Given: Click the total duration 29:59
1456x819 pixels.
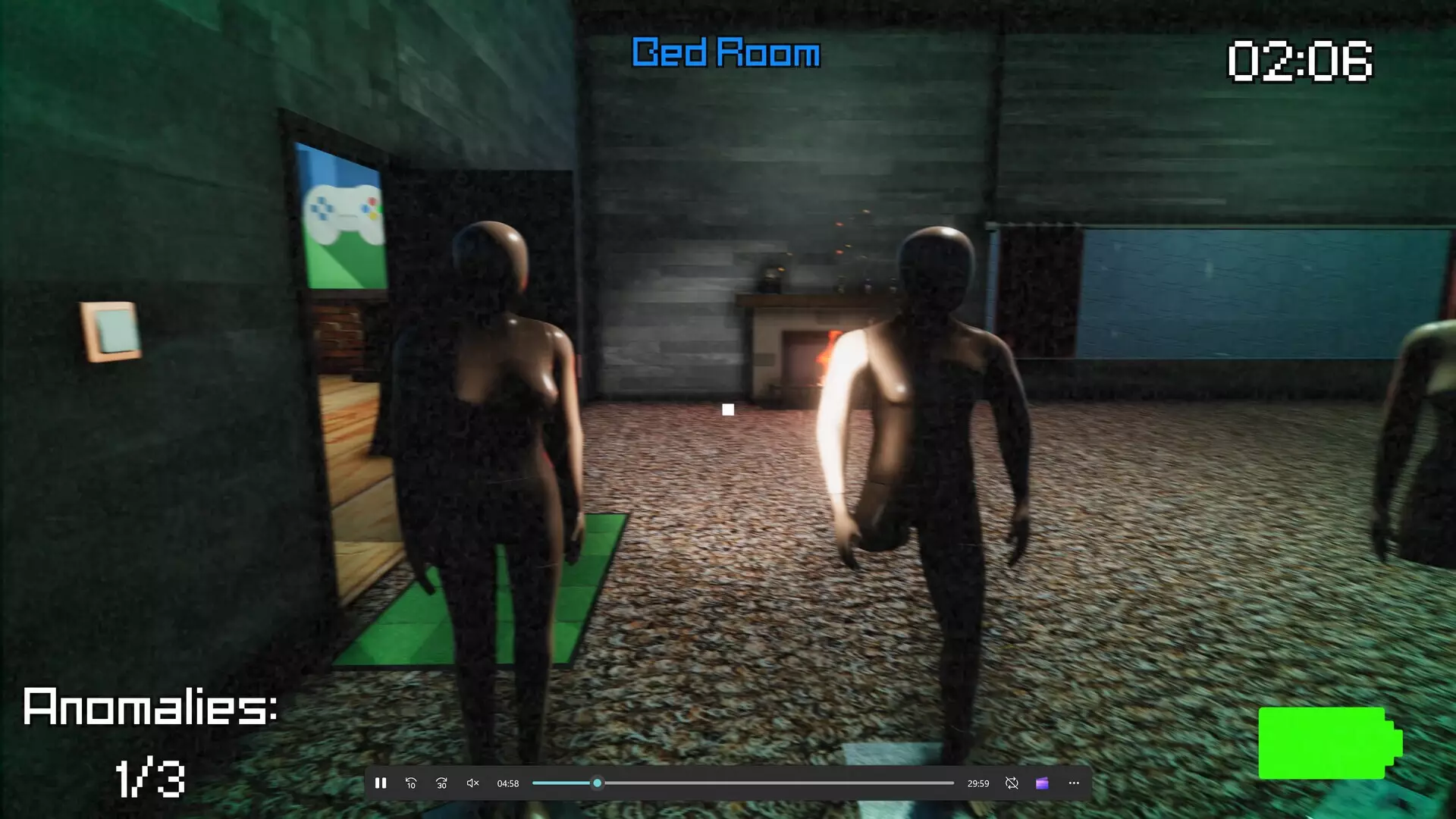Looking at the screenshot, I should (977, 783).
